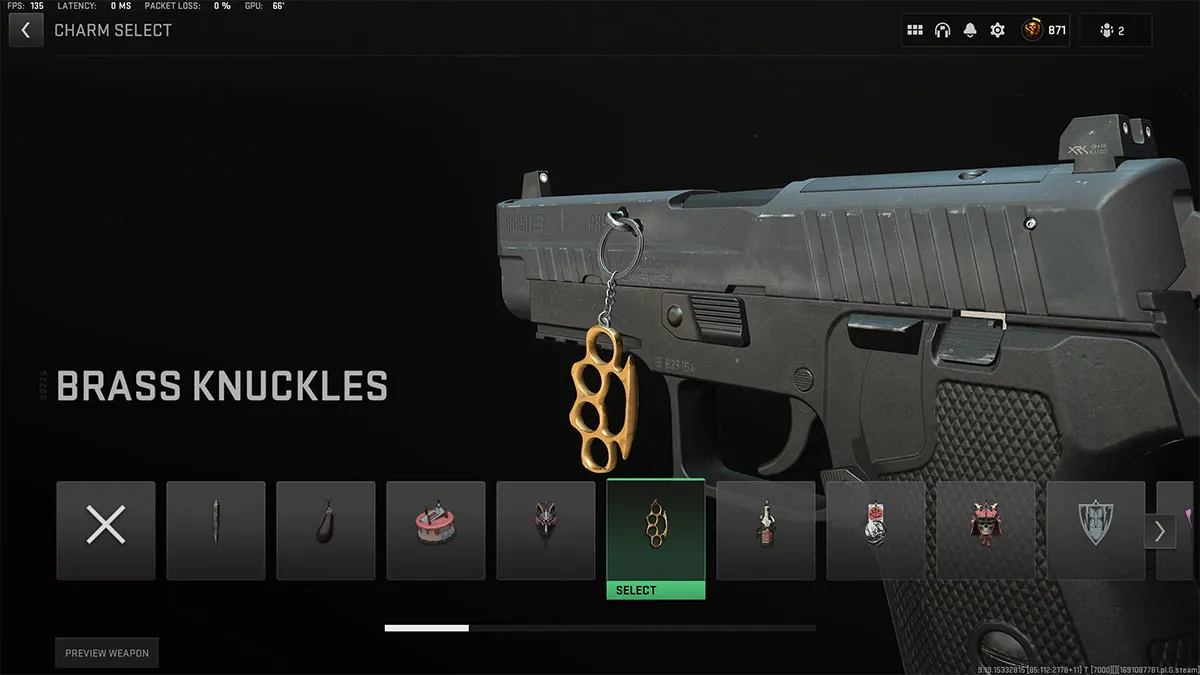
Task: Open settings gear icon
Action: (x=997, y=30)
